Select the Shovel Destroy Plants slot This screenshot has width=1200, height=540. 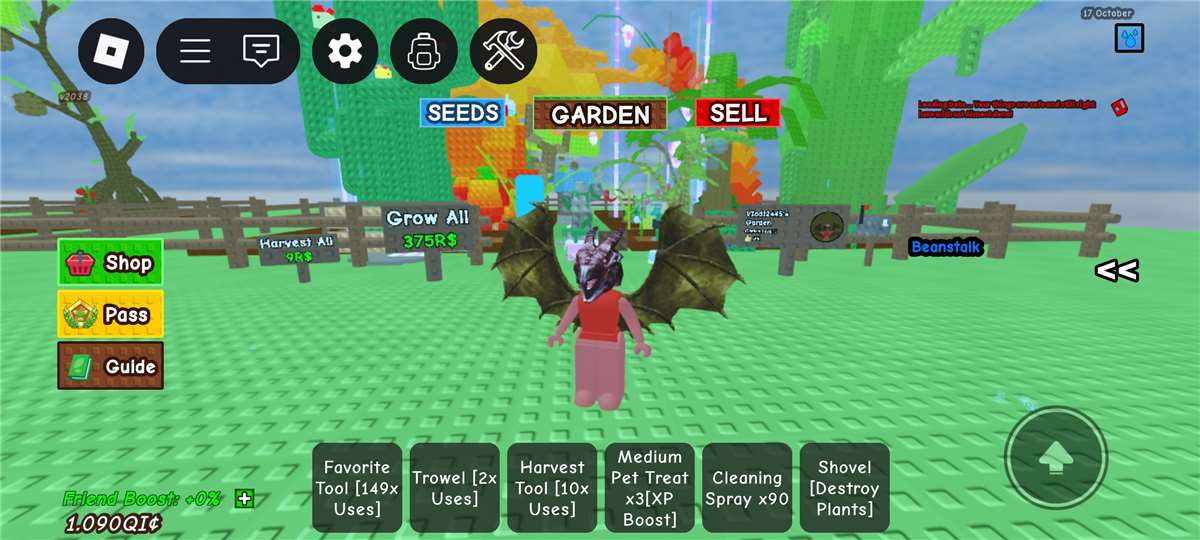tap(844, 488)
